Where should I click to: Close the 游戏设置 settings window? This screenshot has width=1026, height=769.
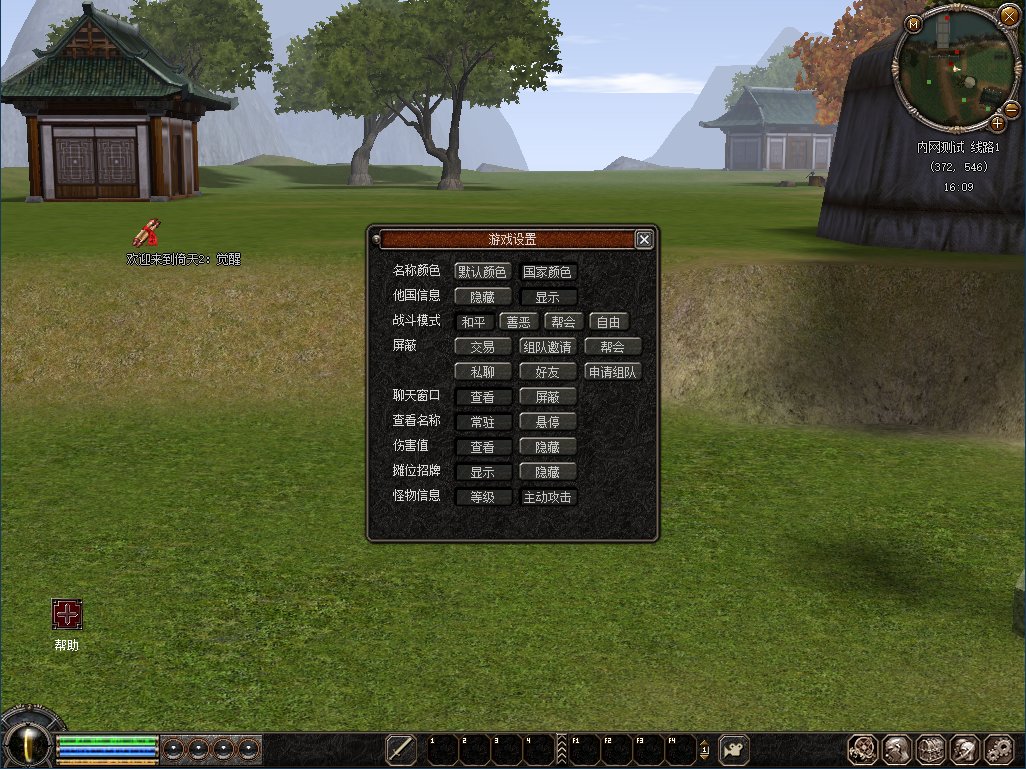(644, 239)
